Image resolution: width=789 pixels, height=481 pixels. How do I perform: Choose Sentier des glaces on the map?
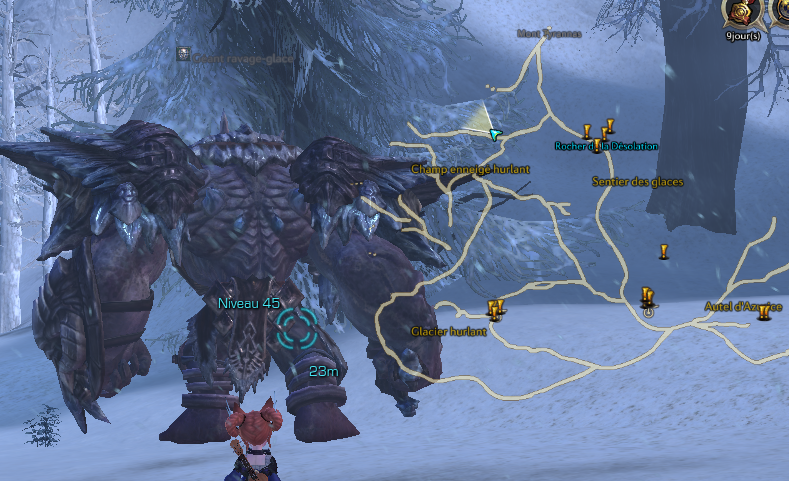tap(638, 182)
